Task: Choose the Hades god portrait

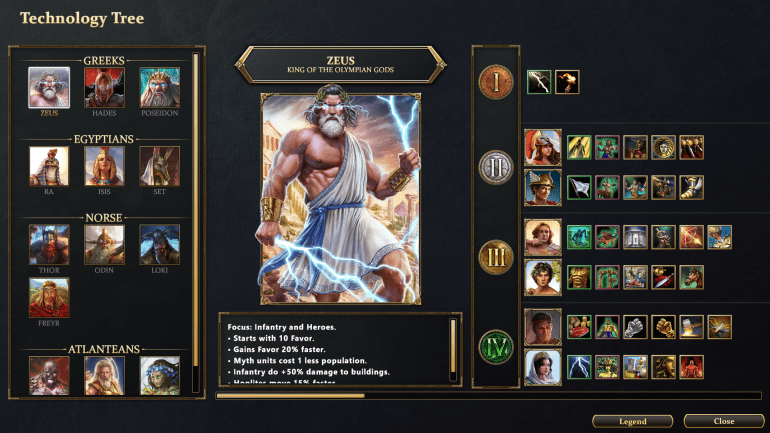Action: [x=104, y=87]
